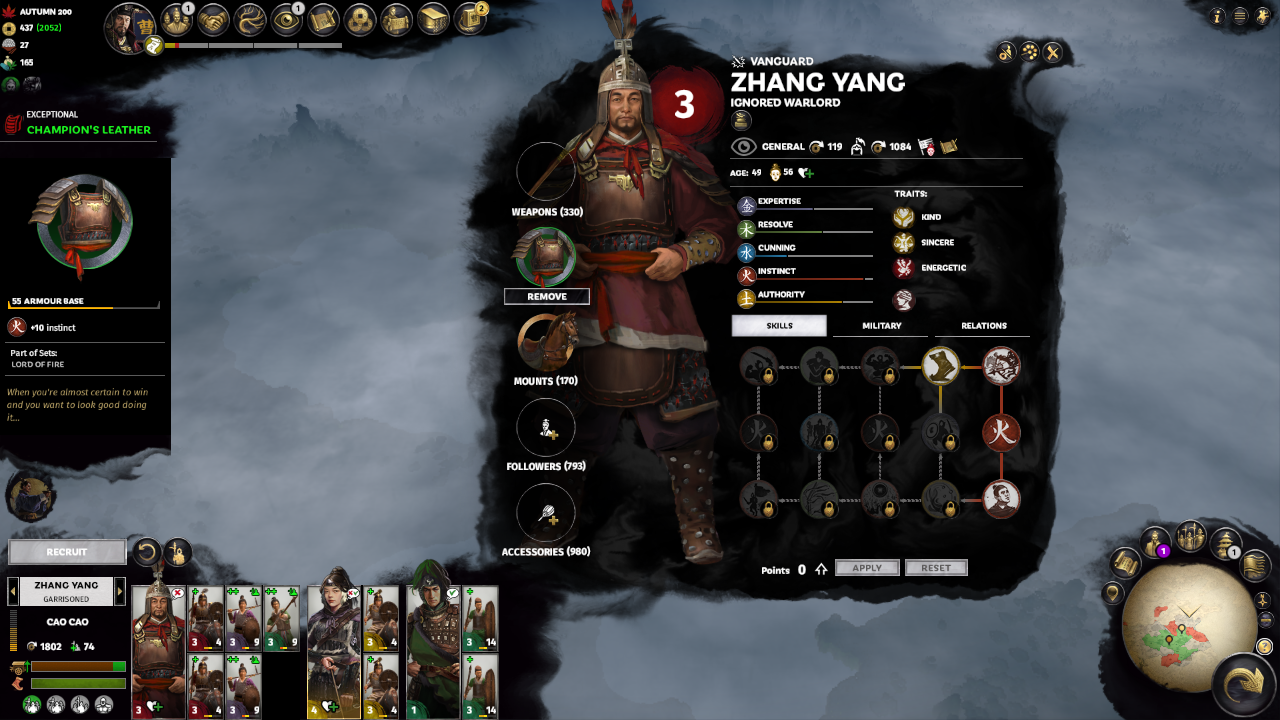Select the equipped armour slot icon

[546, 257]
